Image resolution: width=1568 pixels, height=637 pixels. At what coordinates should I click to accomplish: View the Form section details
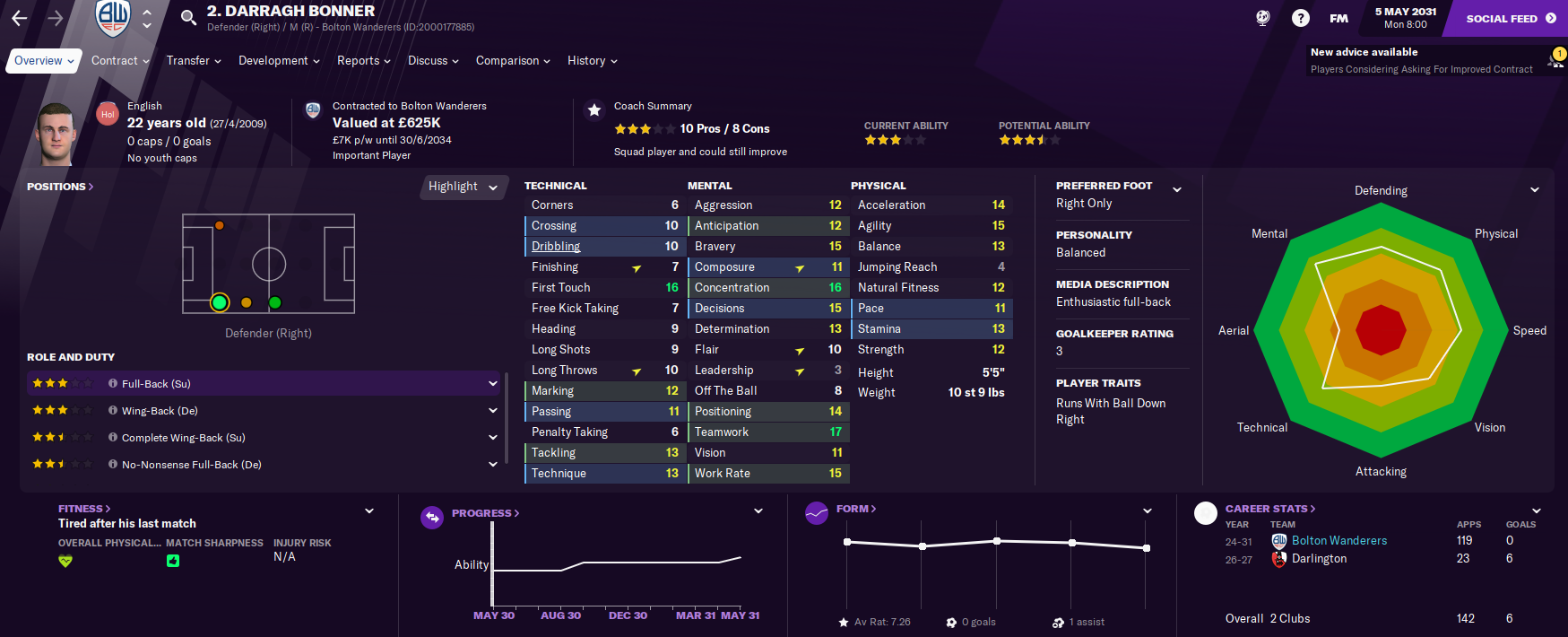tap(855, 509)
